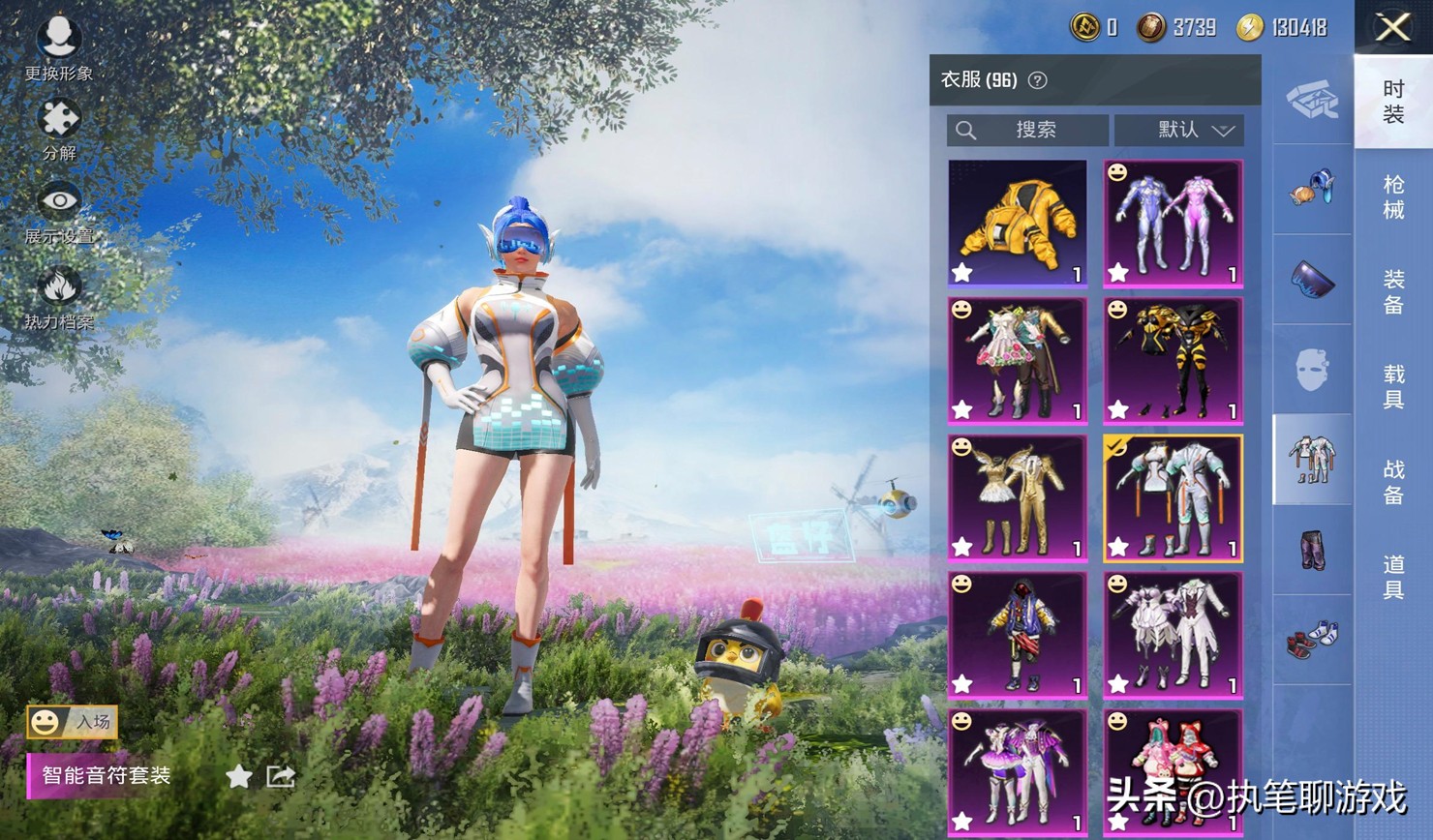
Task: Show the pants category
Action: 1312,550
